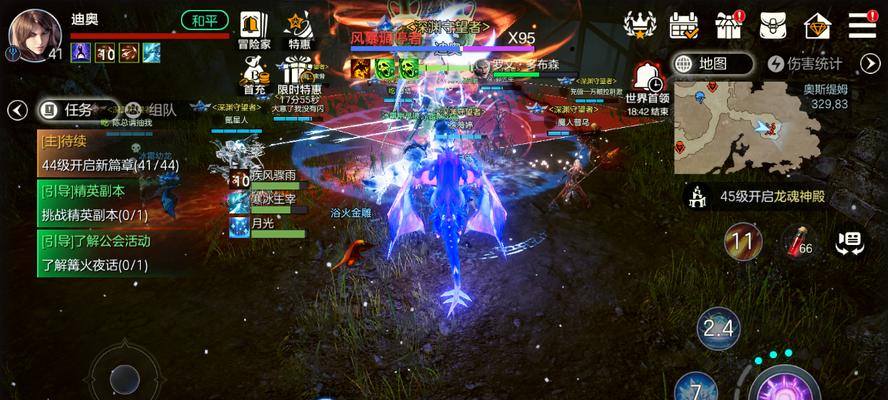Collapse the quest panel with the left arrow

tap(16, 110)
